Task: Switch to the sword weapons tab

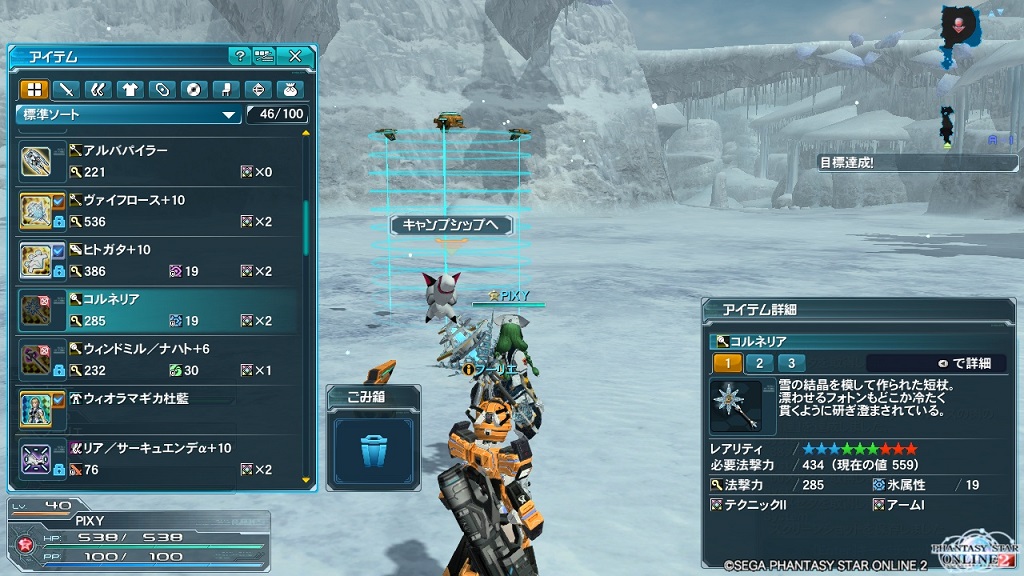Action: pyautogui.click(x=66, y=90)
